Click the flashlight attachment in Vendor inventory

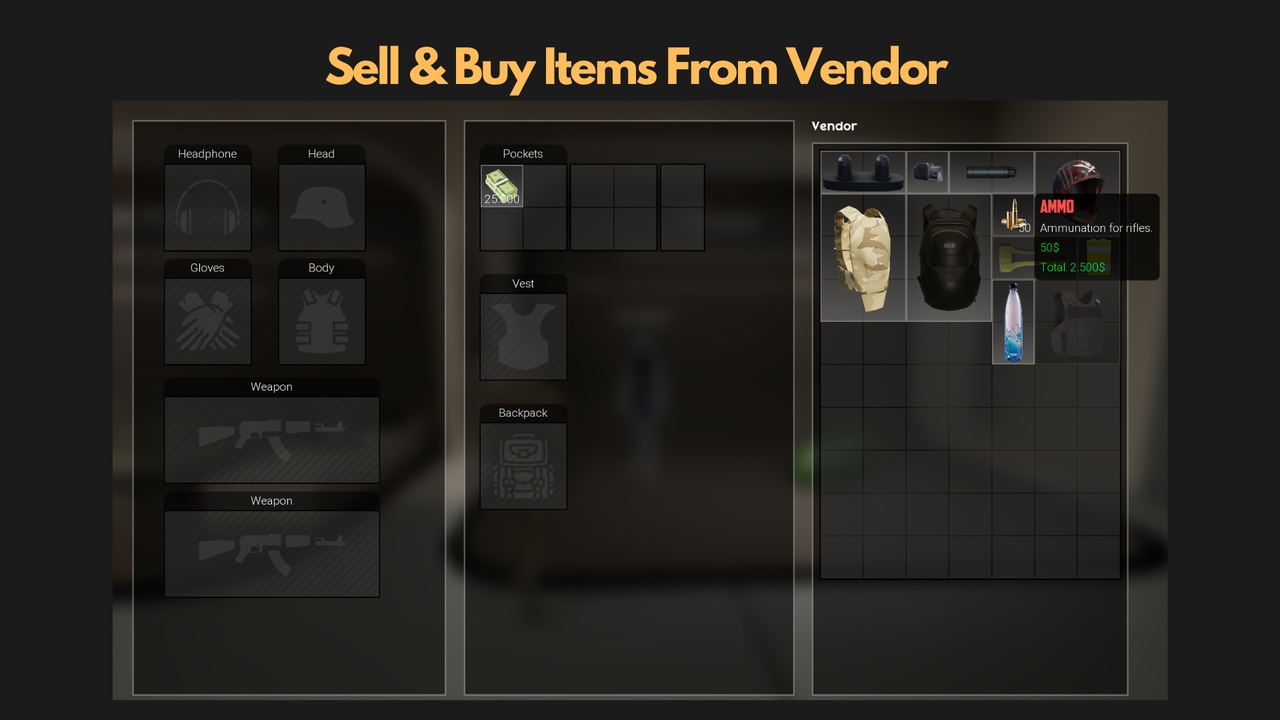click(x=927, y=172)
